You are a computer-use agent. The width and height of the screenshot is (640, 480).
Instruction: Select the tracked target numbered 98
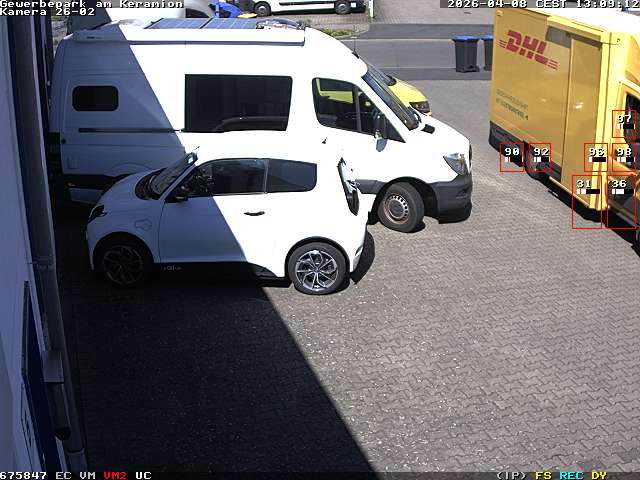coord(624,156)
